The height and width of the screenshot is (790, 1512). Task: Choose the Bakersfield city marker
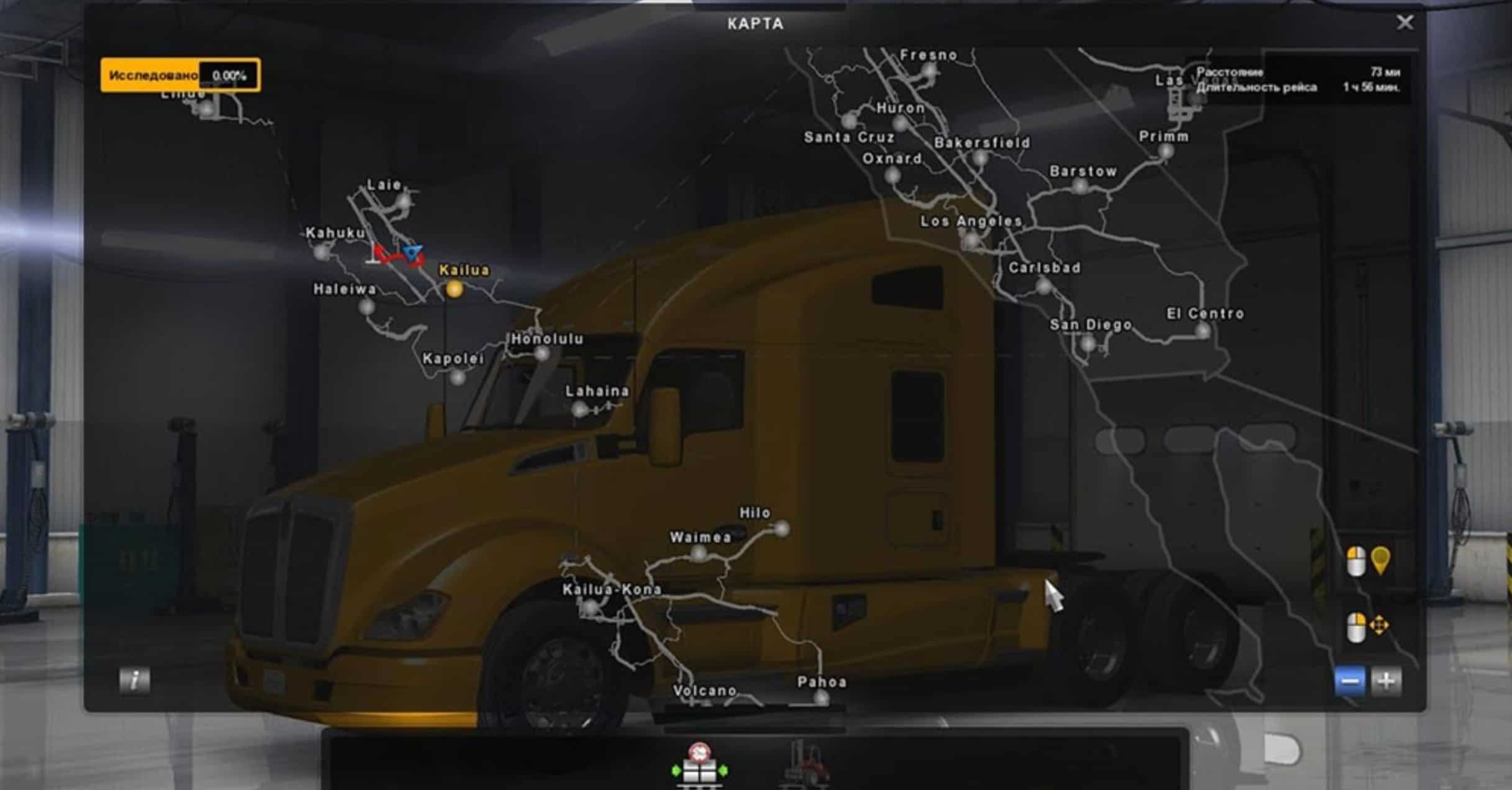(980, 159)
